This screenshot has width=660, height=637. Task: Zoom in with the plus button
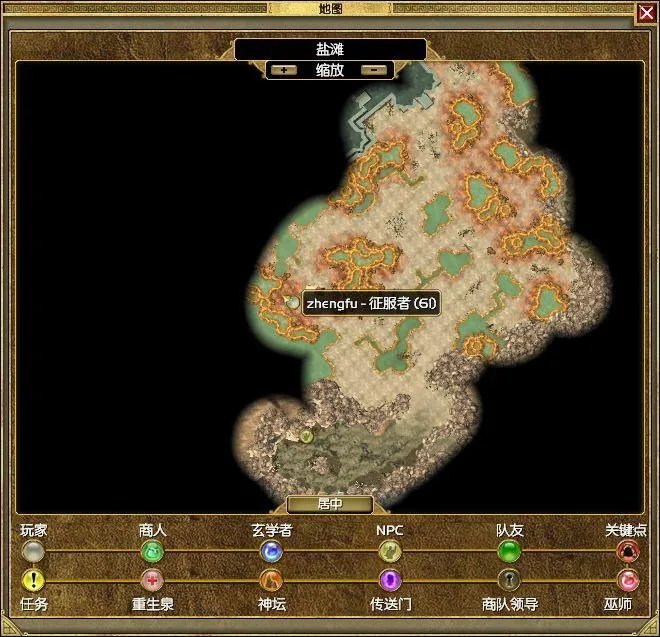pyautogui.click(x=284, y=70)
